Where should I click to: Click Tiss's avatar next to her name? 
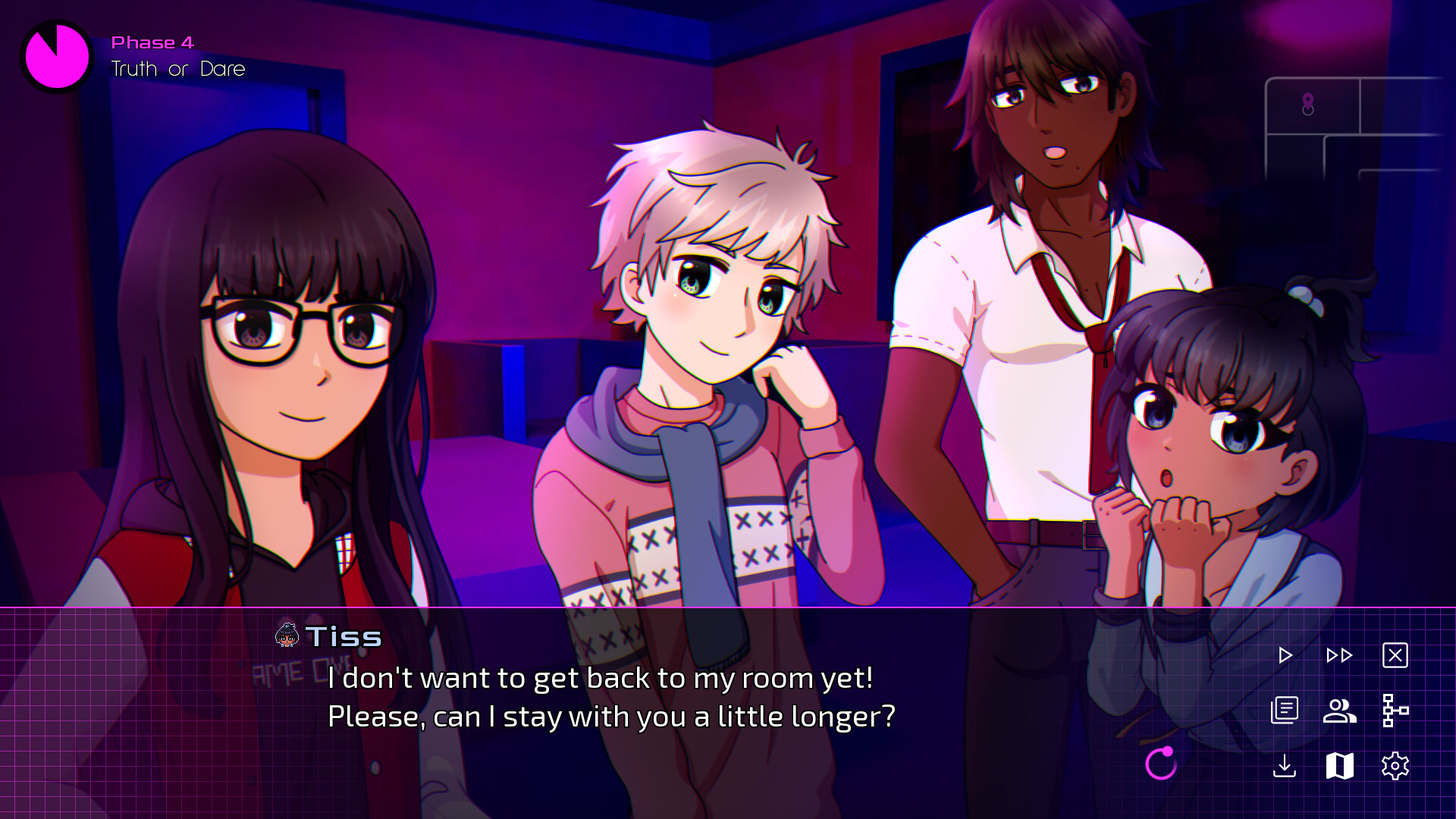287,637
